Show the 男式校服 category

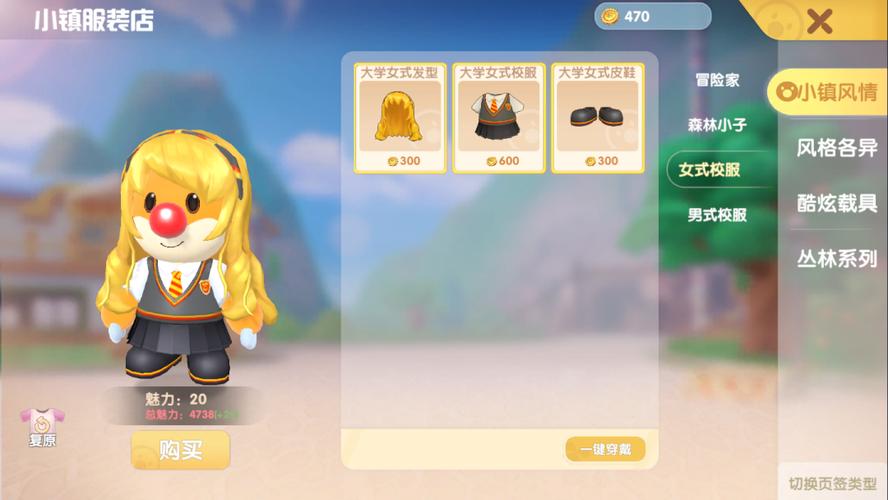click(x=717, y=214)
